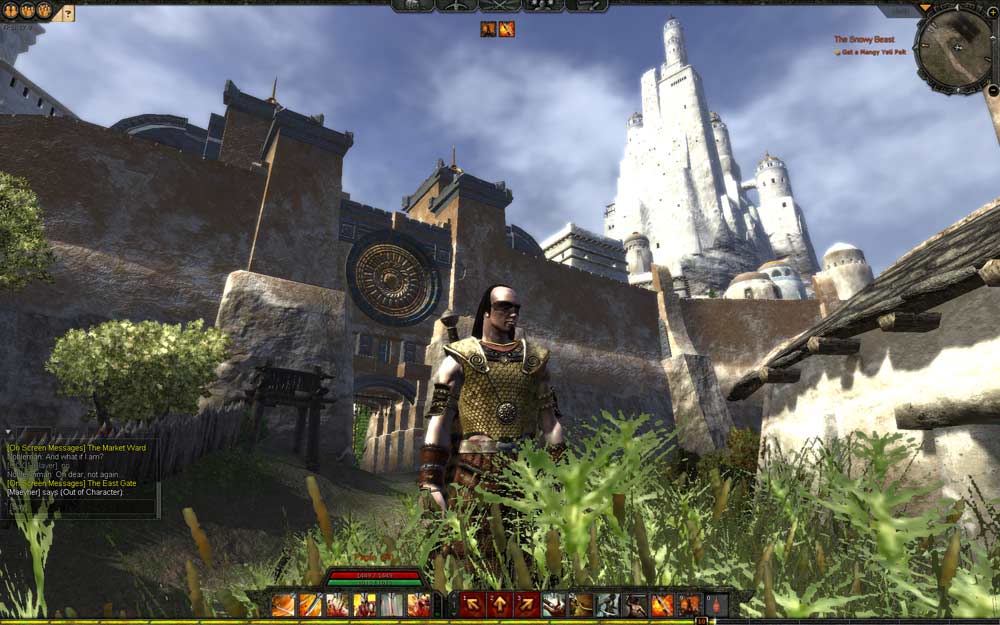Activate the up-left arrow combo attack
The width and height of the screenshot is (1000, 625).
click(472, 604)
